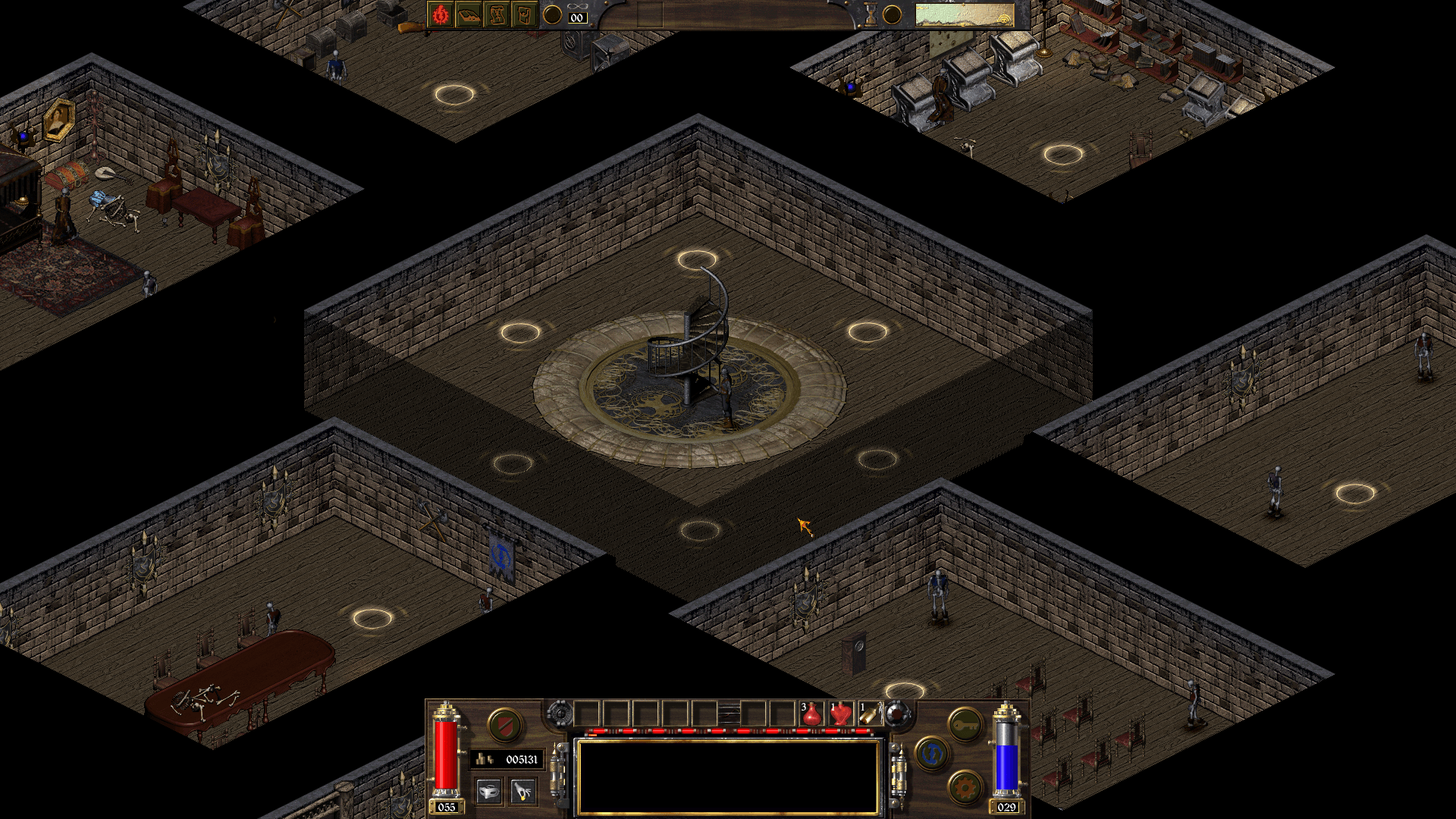Click the hourglass sleep icon
The image size is (1456, 819).
(871, 14)
